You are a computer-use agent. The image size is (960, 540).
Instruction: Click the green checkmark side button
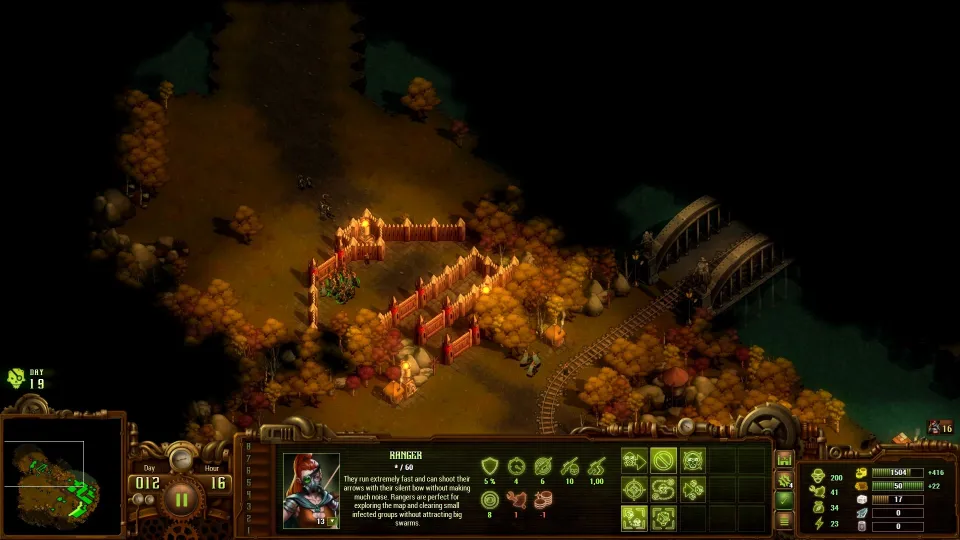785,499
